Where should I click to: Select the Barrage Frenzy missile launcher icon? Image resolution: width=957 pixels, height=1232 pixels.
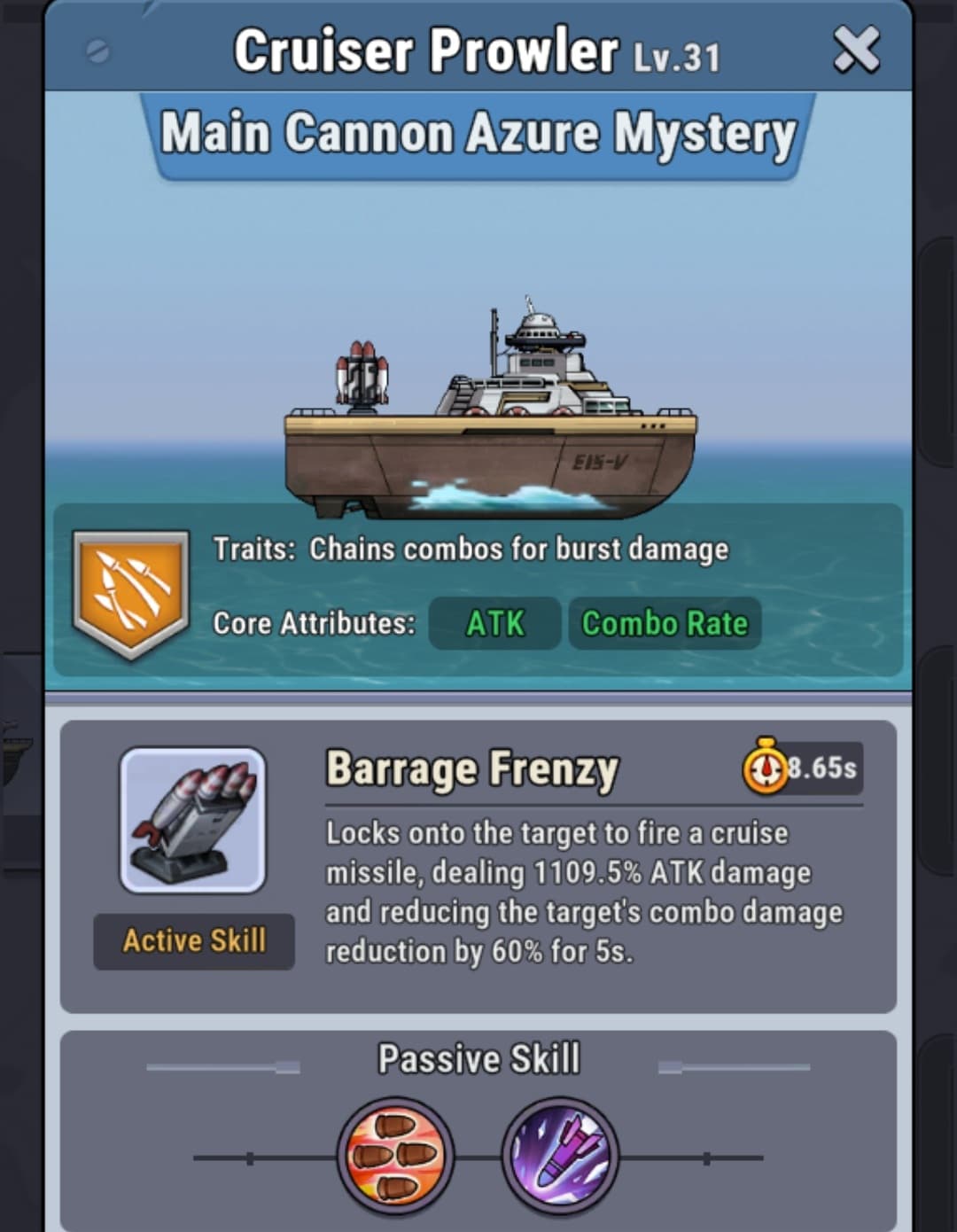[193, 820]
